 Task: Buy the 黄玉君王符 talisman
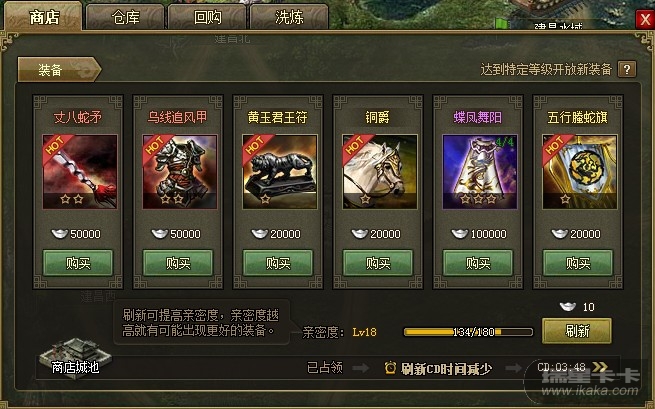278,263
